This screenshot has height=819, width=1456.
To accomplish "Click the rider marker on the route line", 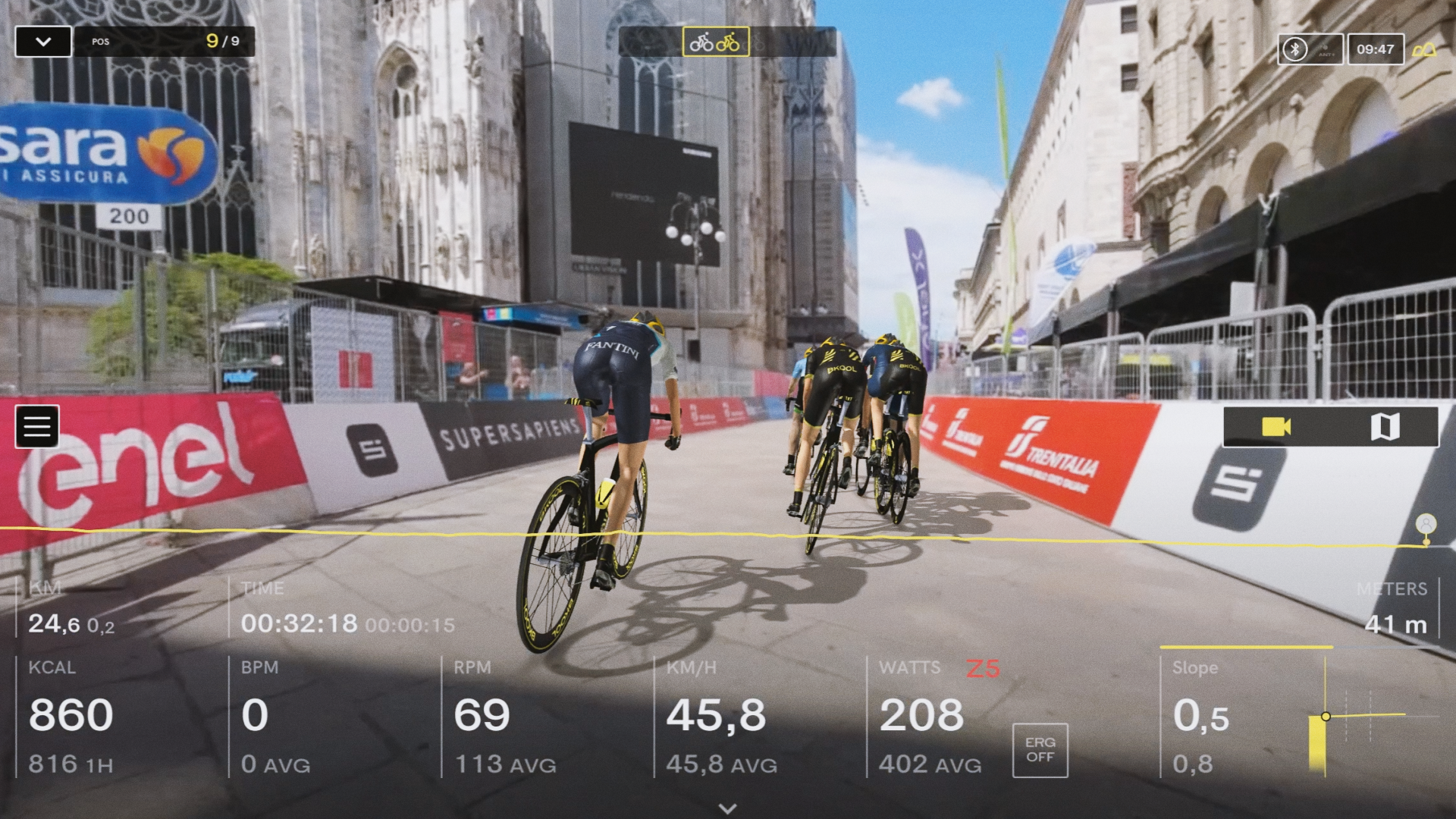I will pyautogui.click(x=1426, y=525).
